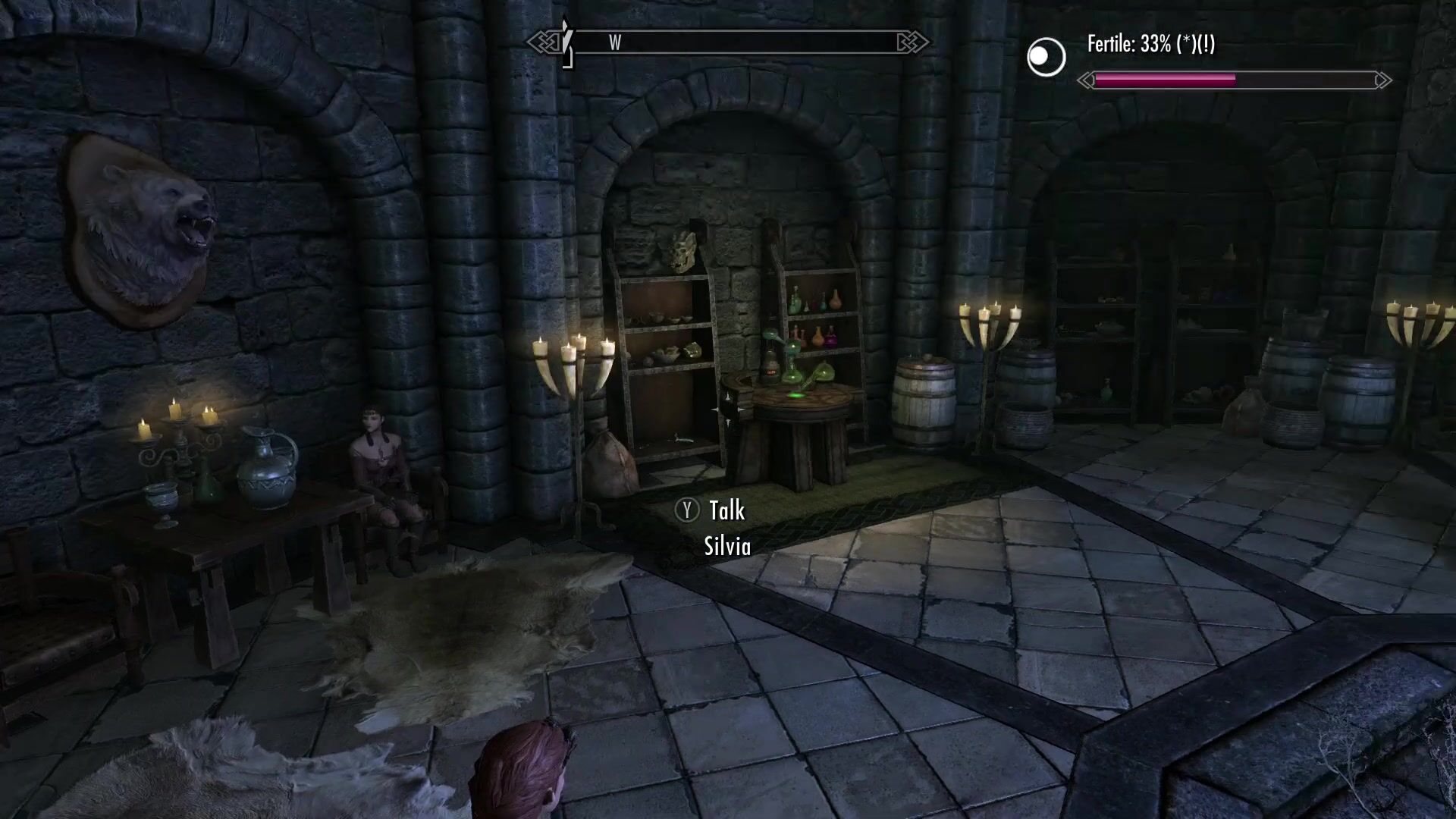1456x819 pixels.
Task: Select the round fertility status icon
Action: [x=1046, y=57]
